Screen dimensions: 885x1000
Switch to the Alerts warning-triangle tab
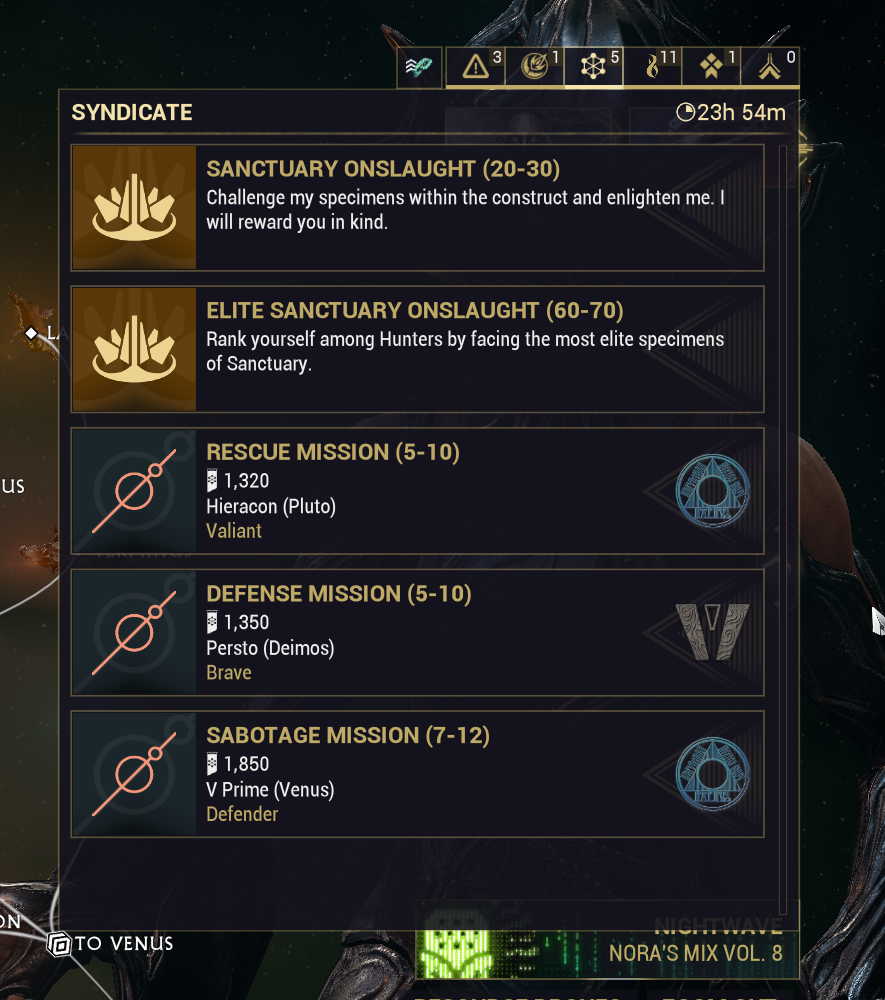click(476, 67)
